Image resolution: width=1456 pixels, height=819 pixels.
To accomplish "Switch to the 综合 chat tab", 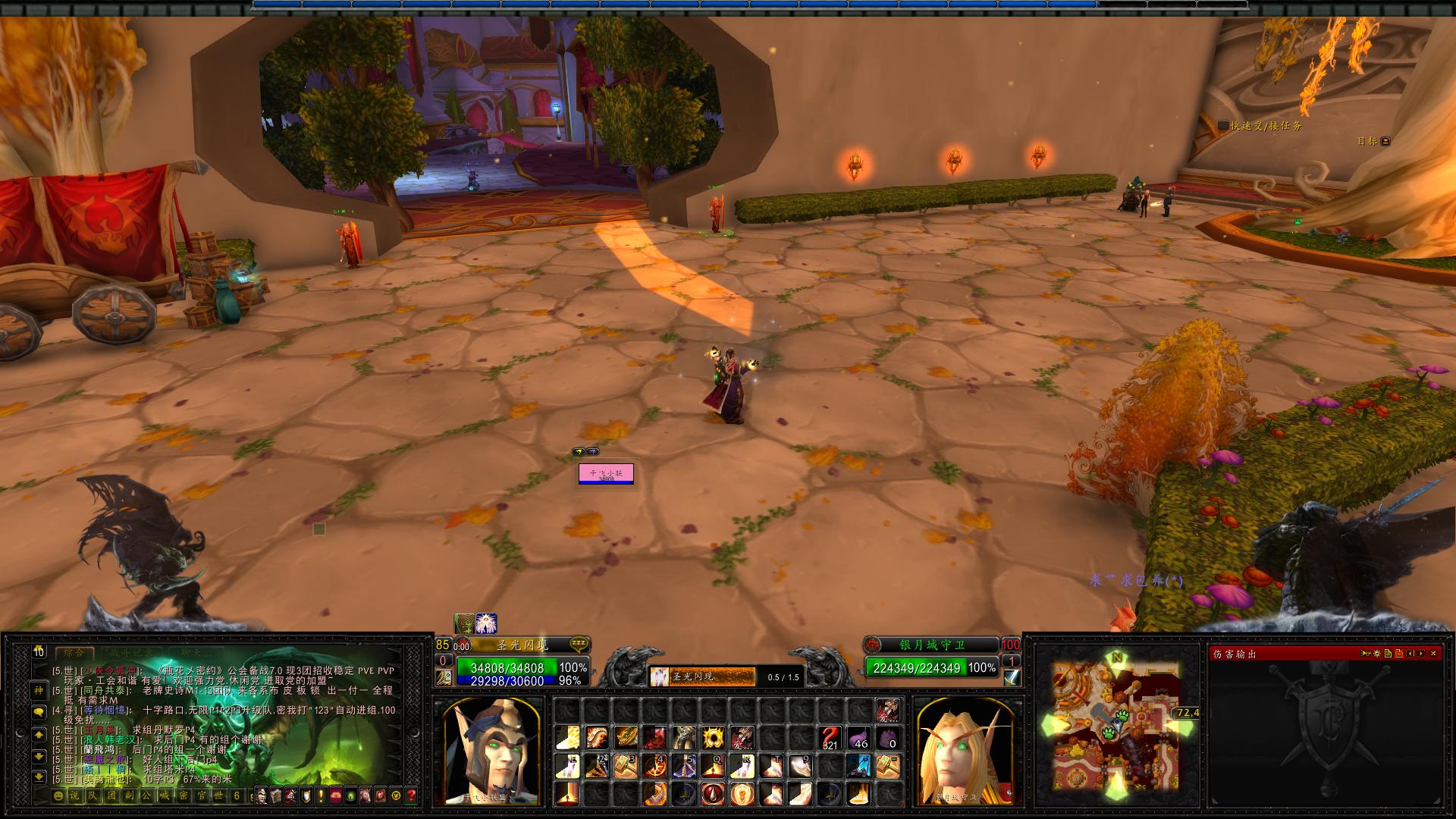I will pos(74,652).
